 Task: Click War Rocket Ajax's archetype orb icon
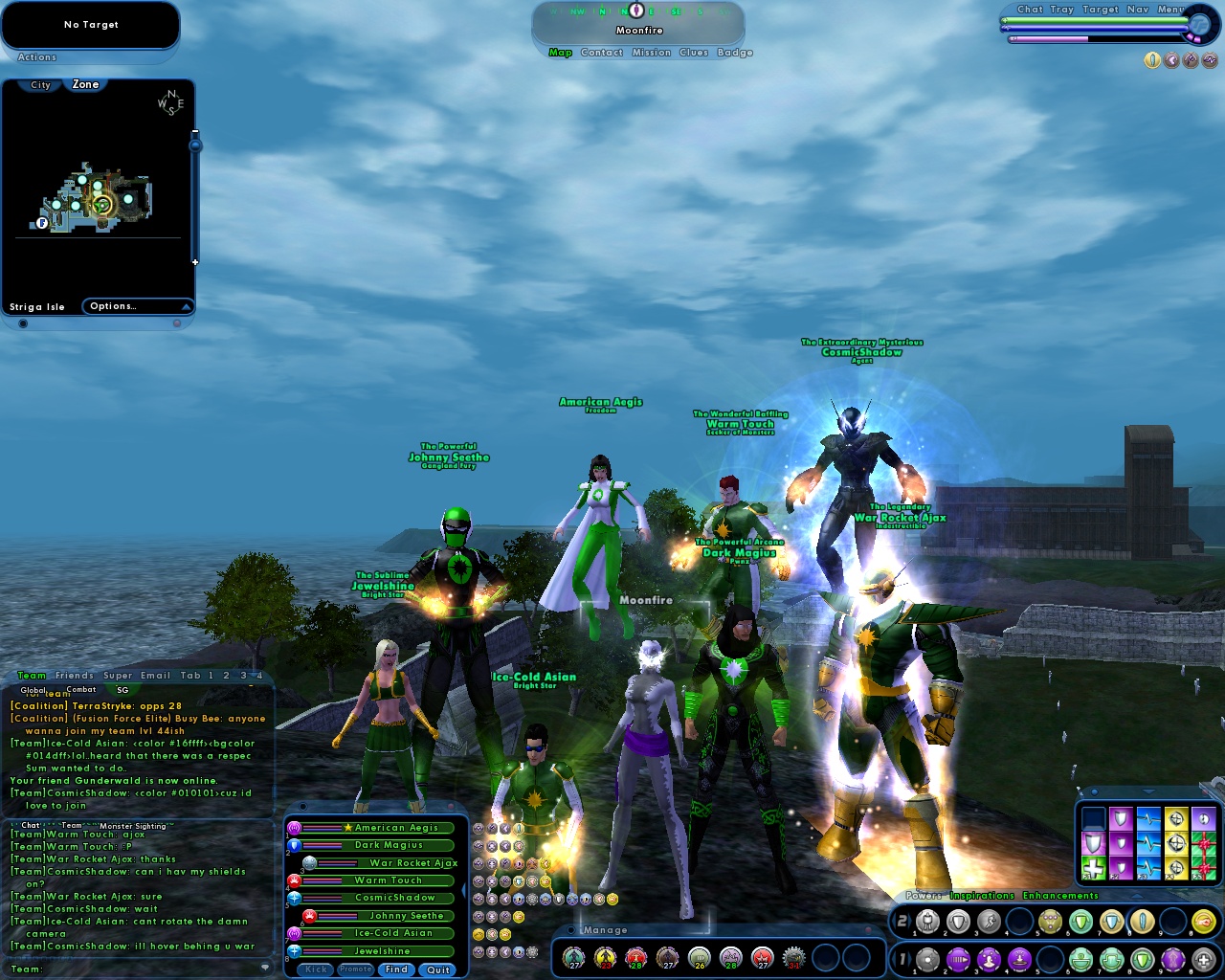pos(310,863)
